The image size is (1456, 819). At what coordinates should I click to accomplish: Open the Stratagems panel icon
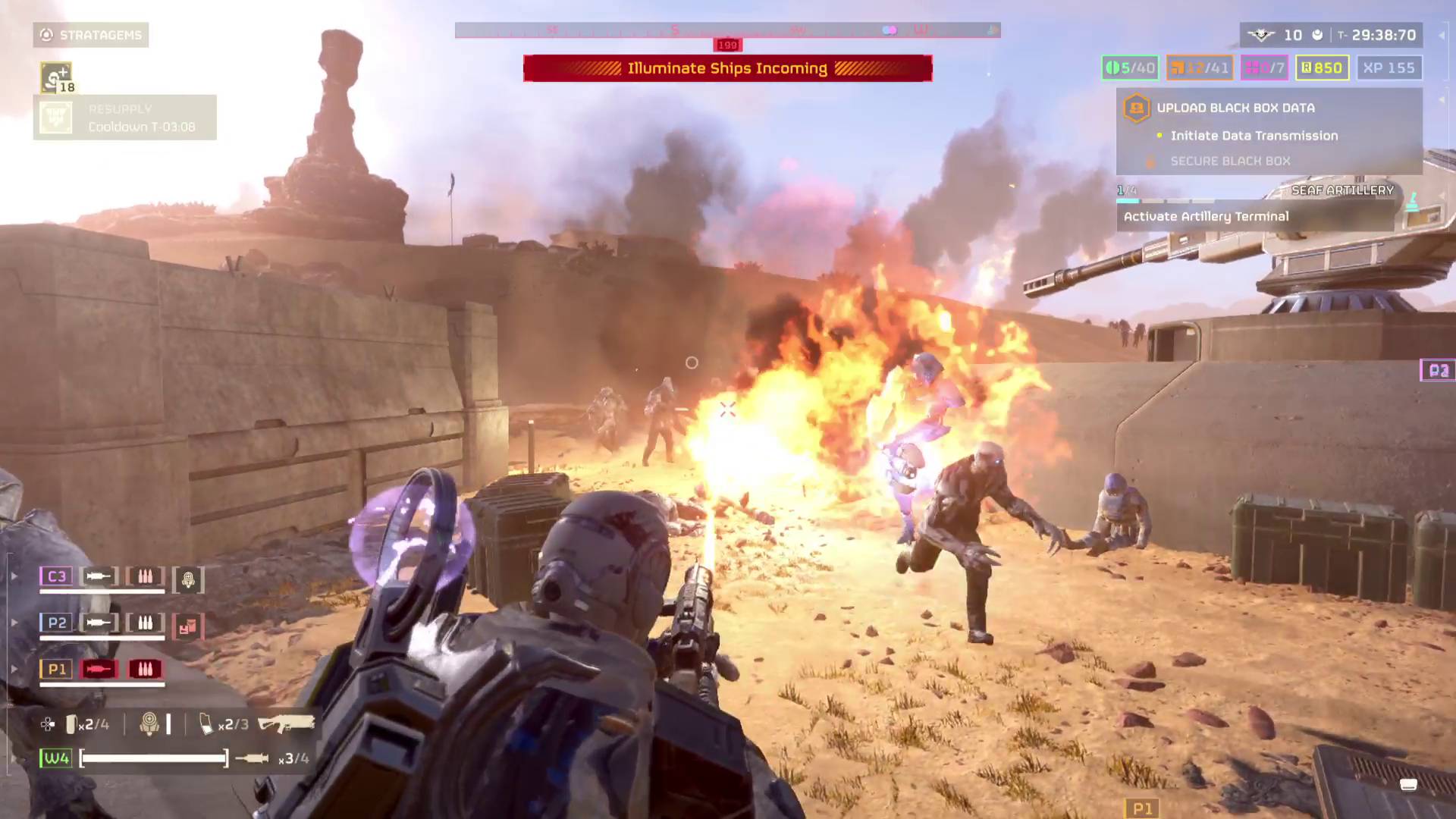[x=45, y=35]
